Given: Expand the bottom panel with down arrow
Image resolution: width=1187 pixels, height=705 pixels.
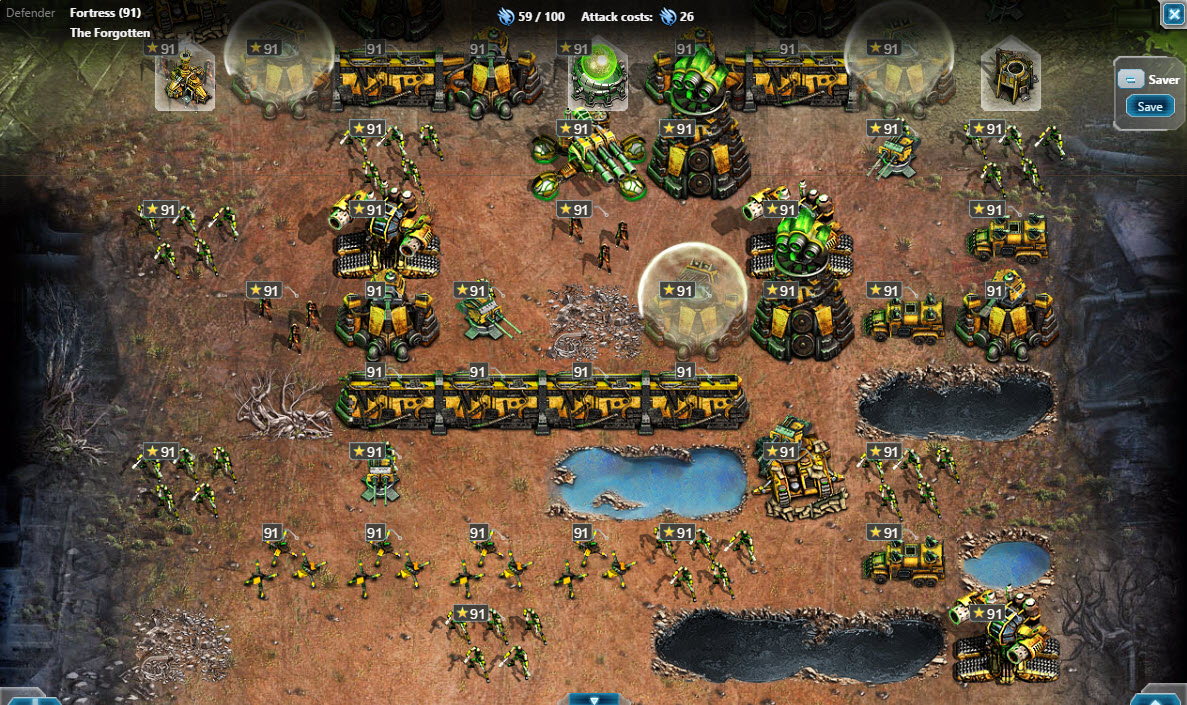Looking at the screenshot, I should tap(596, 698).
